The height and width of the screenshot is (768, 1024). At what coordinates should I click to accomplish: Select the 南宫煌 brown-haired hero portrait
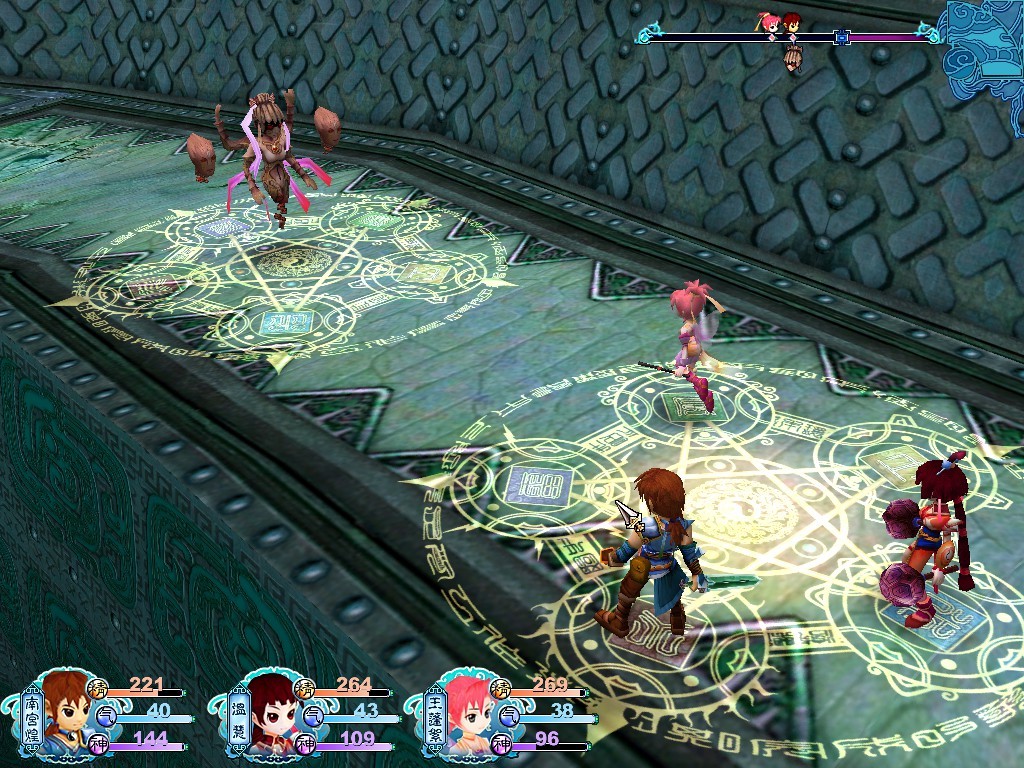pyautogui.click(x=66, y=712)
